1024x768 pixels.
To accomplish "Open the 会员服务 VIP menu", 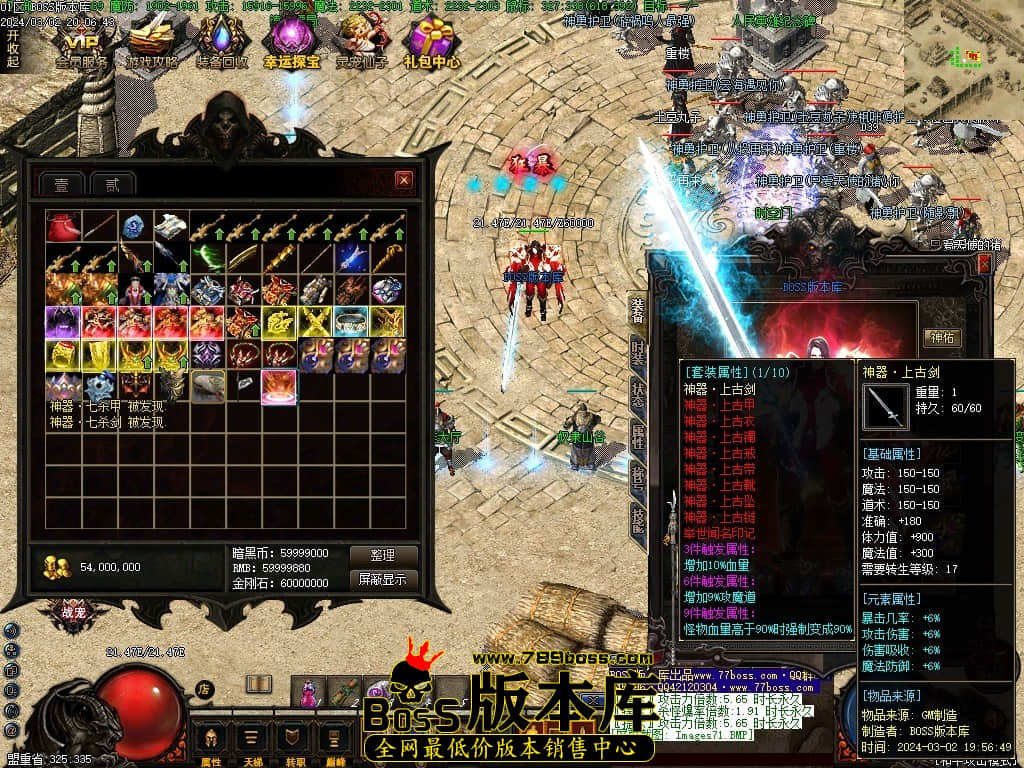I will [x=82, y=43].
